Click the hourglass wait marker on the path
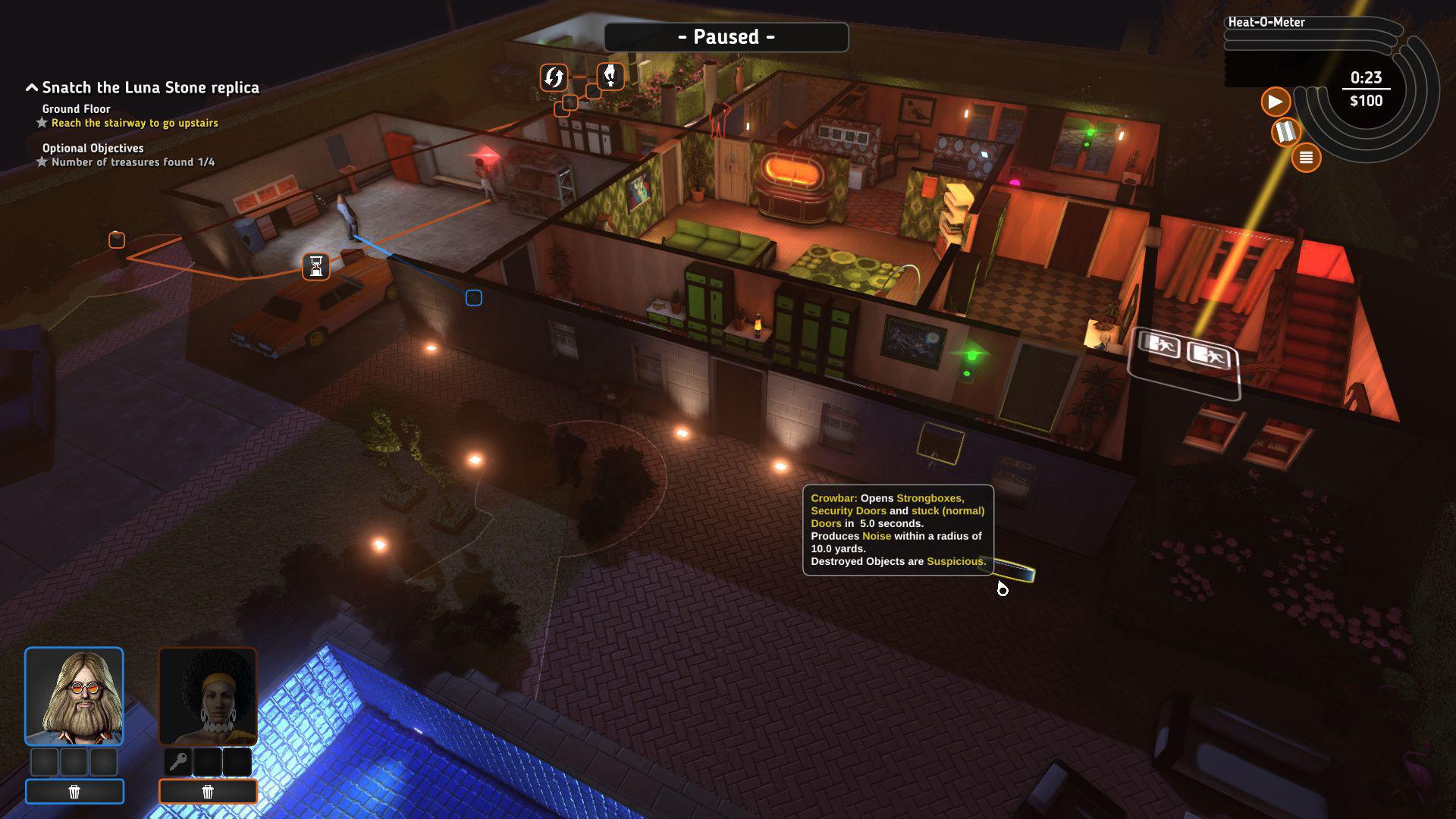This screenshot has height=819, width=1456. (x=315, y=267)
